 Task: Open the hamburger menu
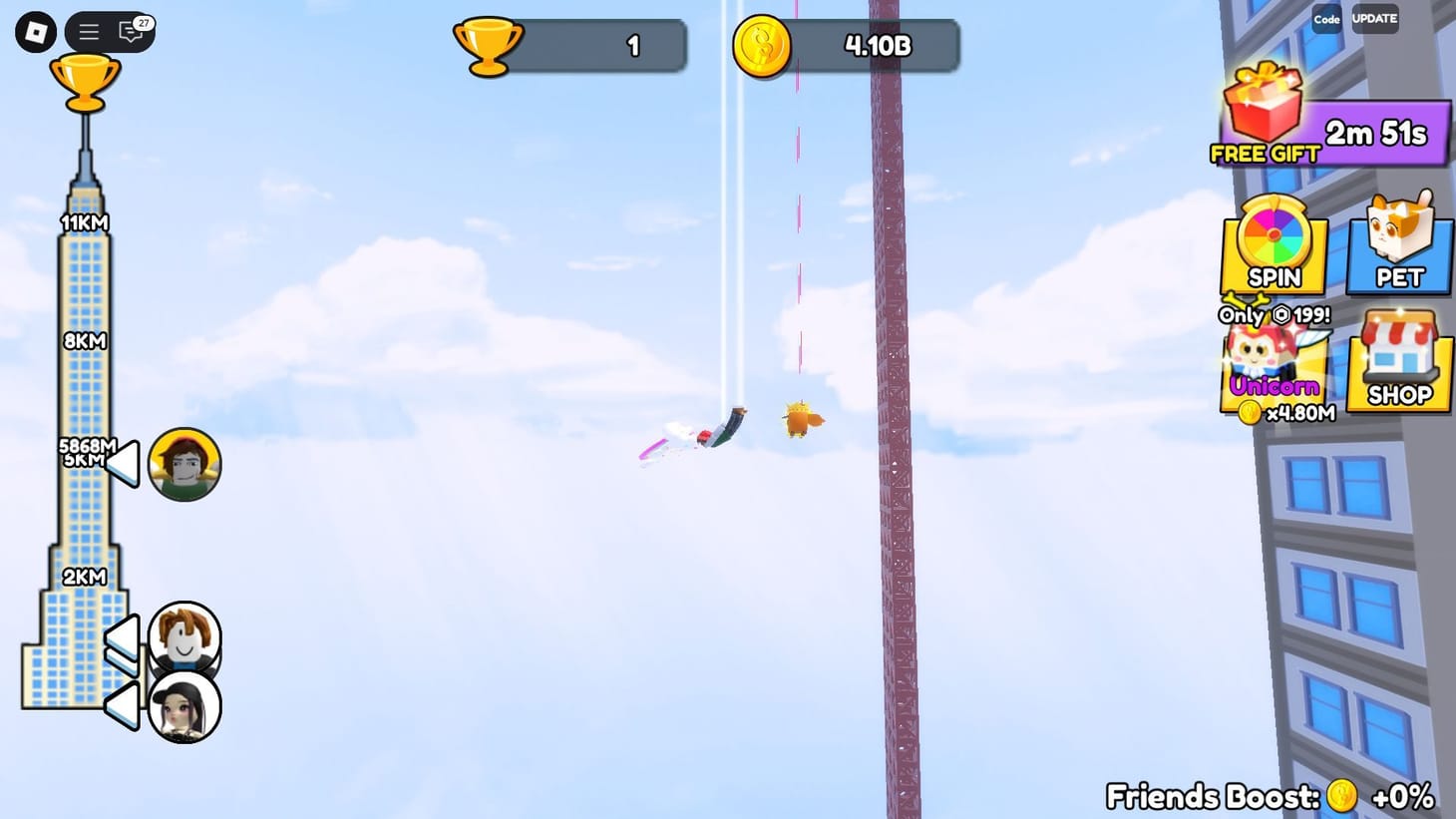[x=88, y=31]
